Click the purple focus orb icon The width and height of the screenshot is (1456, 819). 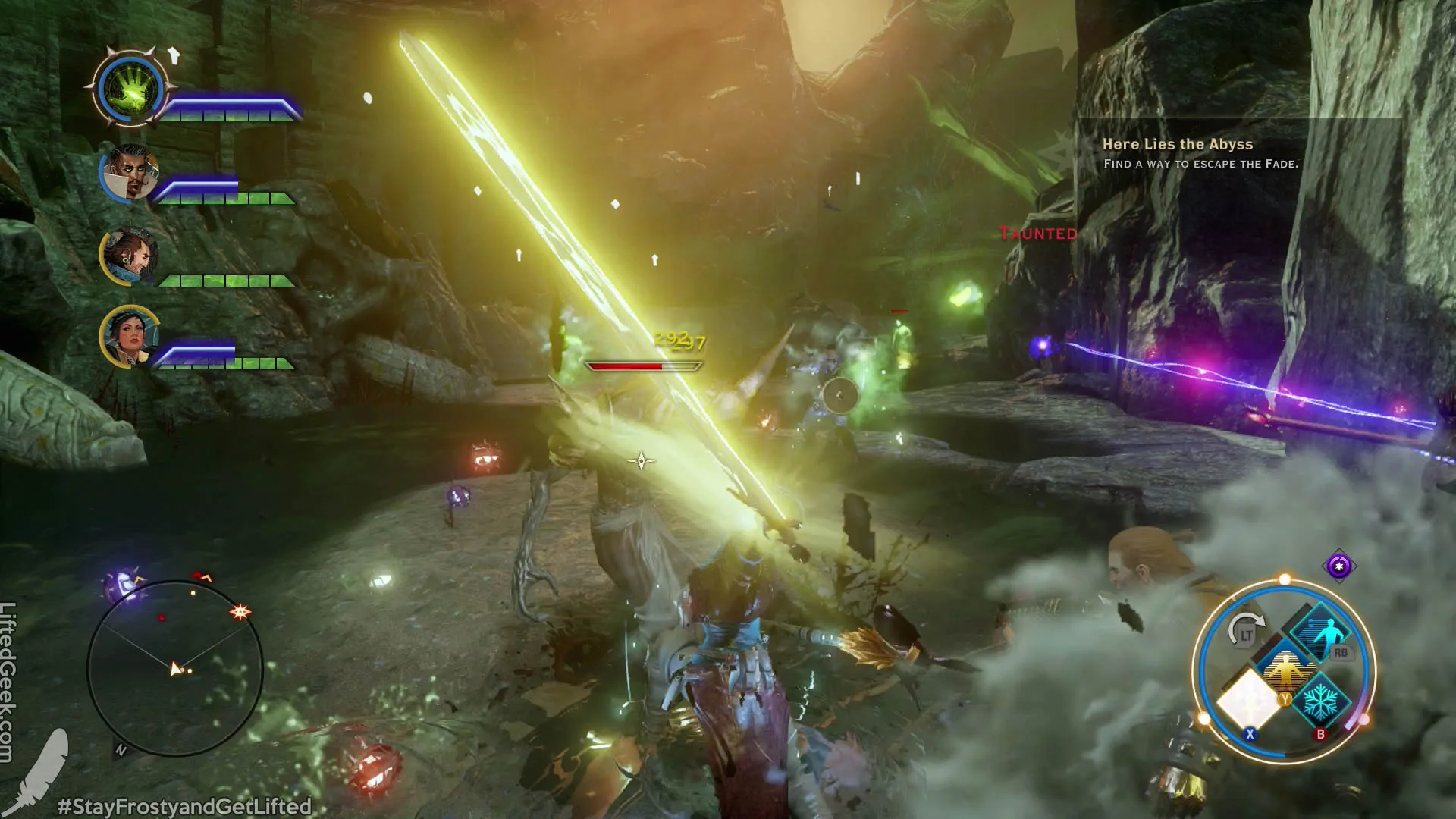(x=1338, y=566)
